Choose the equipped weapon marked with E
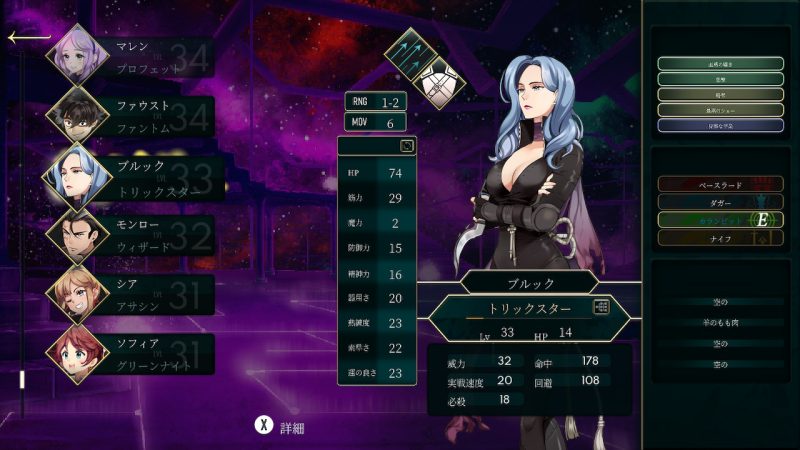Screen dimensions: 800x450 click(x=720, y=220)
